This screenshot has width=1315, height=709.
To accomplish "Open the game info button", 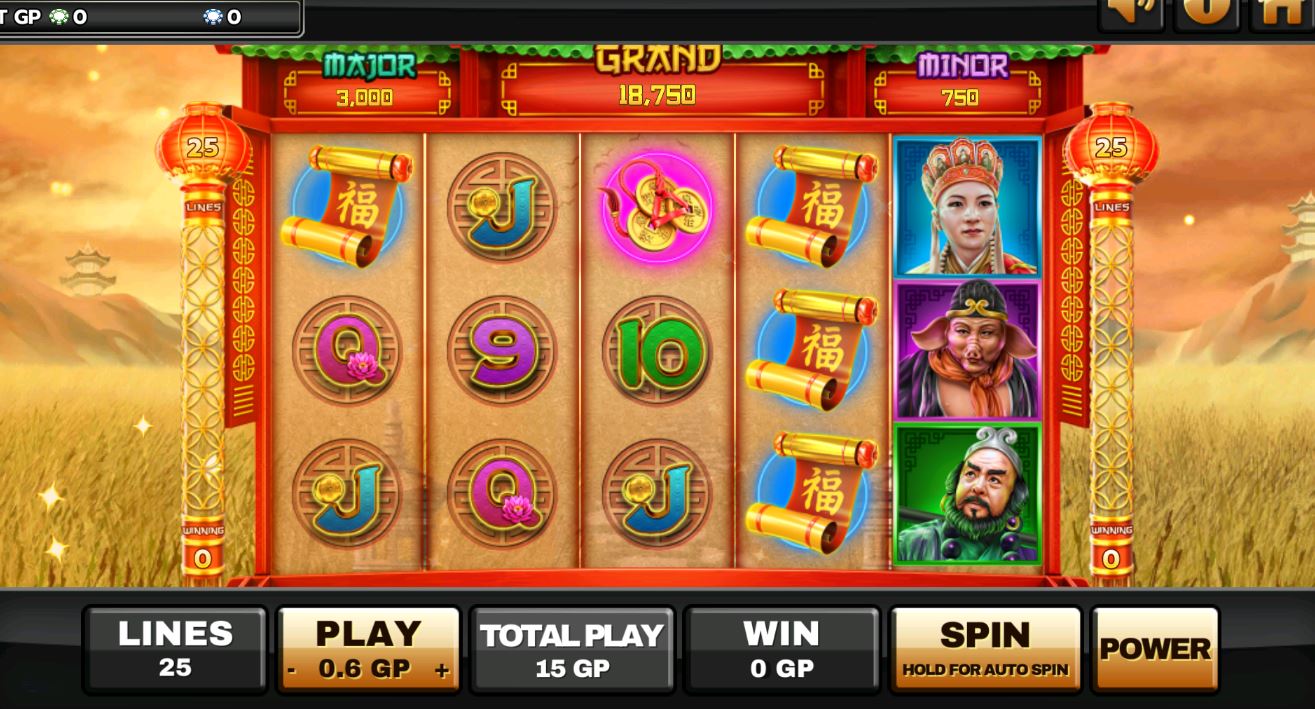I will coord(1206,12).
